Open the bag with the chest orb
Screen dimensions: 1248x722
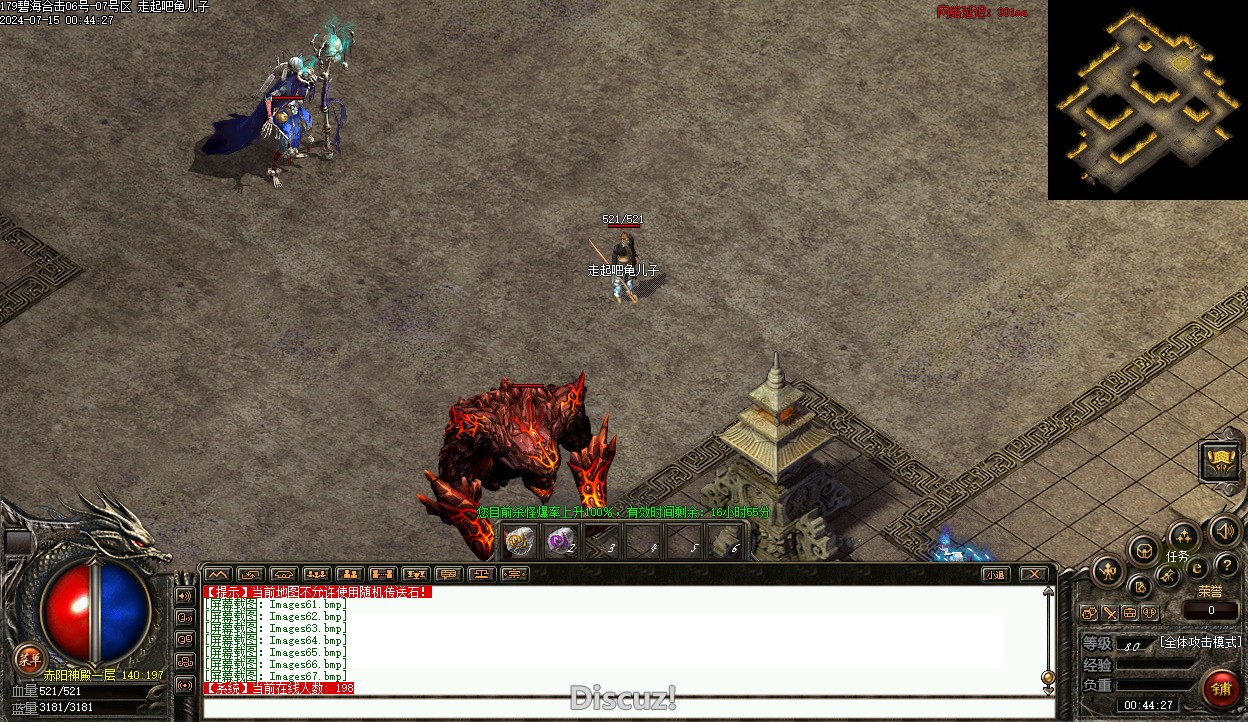[x=1144, y=550]
